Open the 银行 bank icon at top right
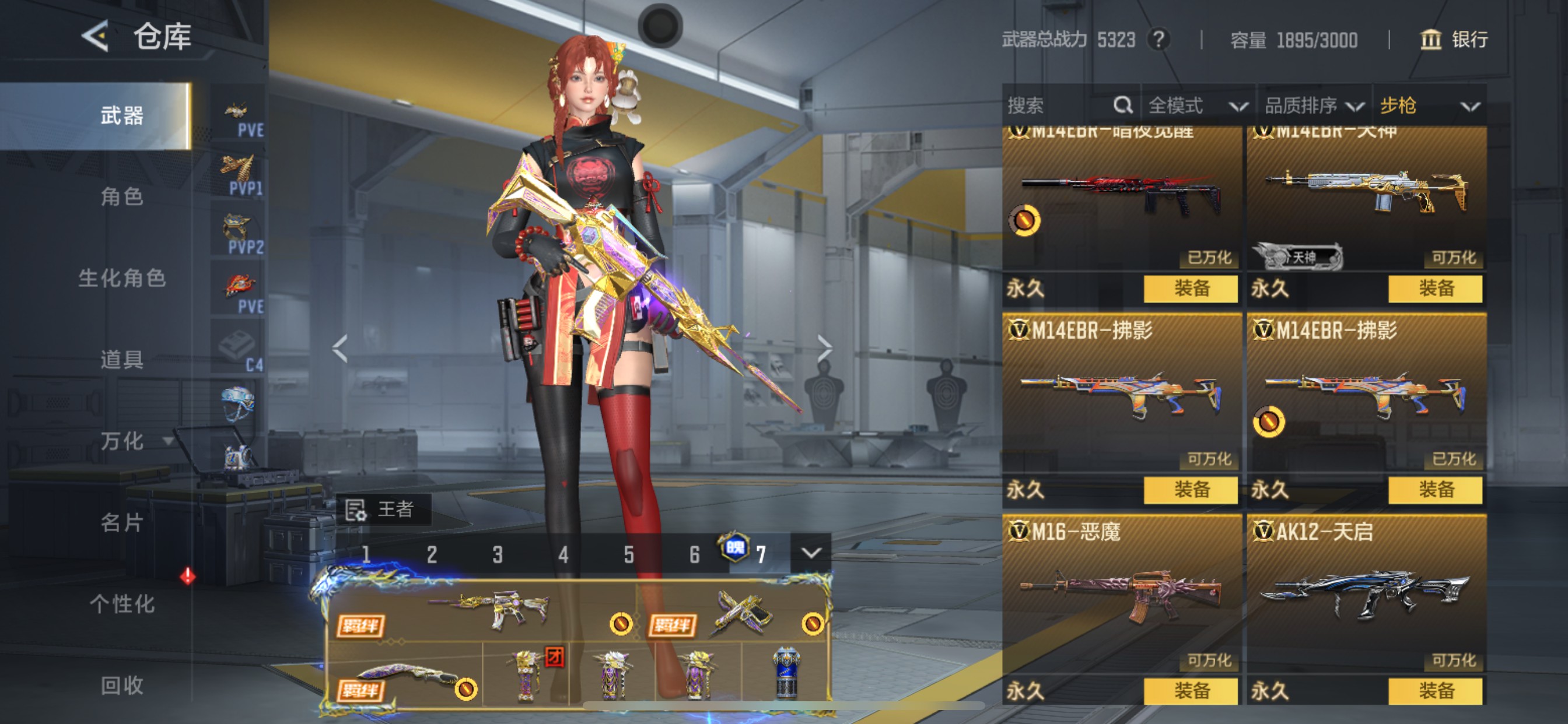 click(x=1431, y=40)
